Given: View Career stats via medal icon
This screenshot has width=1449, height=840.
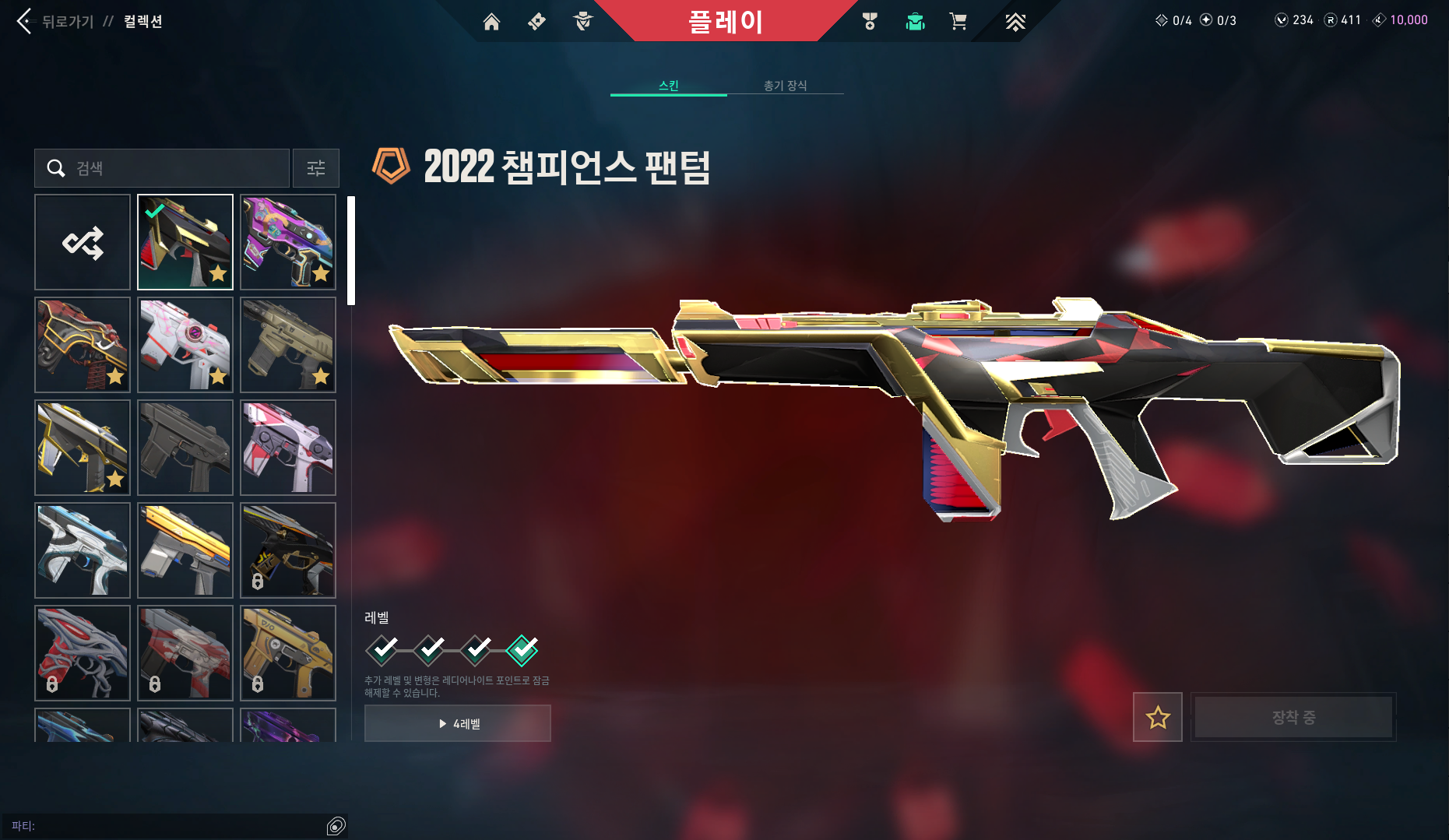Looking at the screenshot, I should pyautogui.click(x=870, y=21).
